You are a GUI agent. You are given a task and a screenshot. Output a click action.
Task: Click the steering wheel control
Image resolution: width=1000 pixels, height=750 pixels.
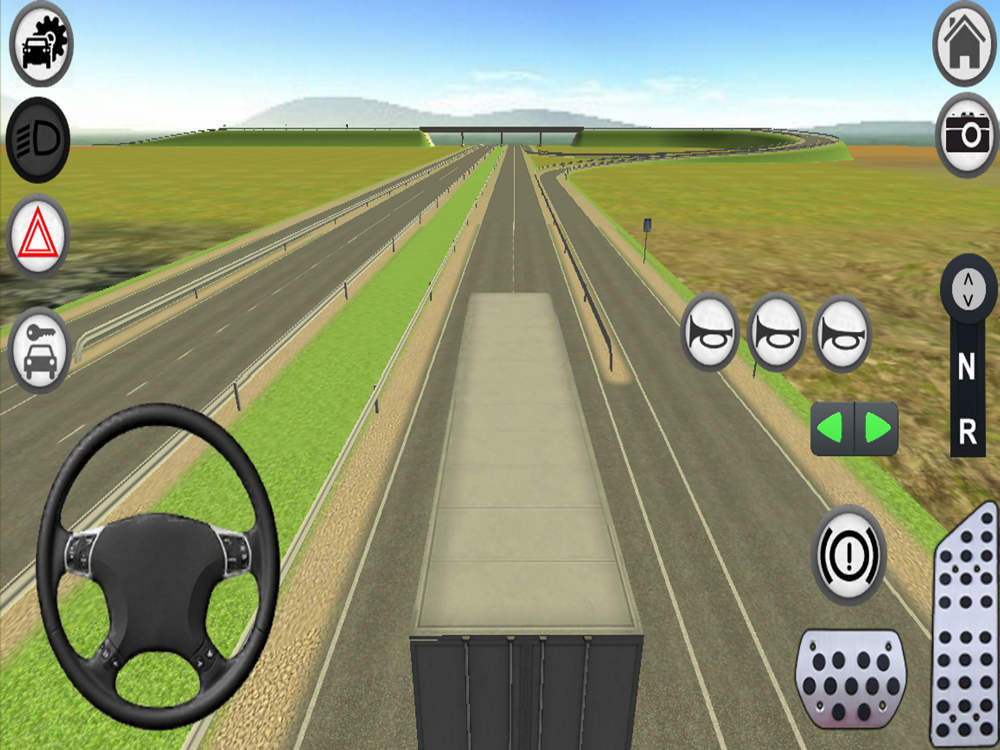(x=157, y=565)
